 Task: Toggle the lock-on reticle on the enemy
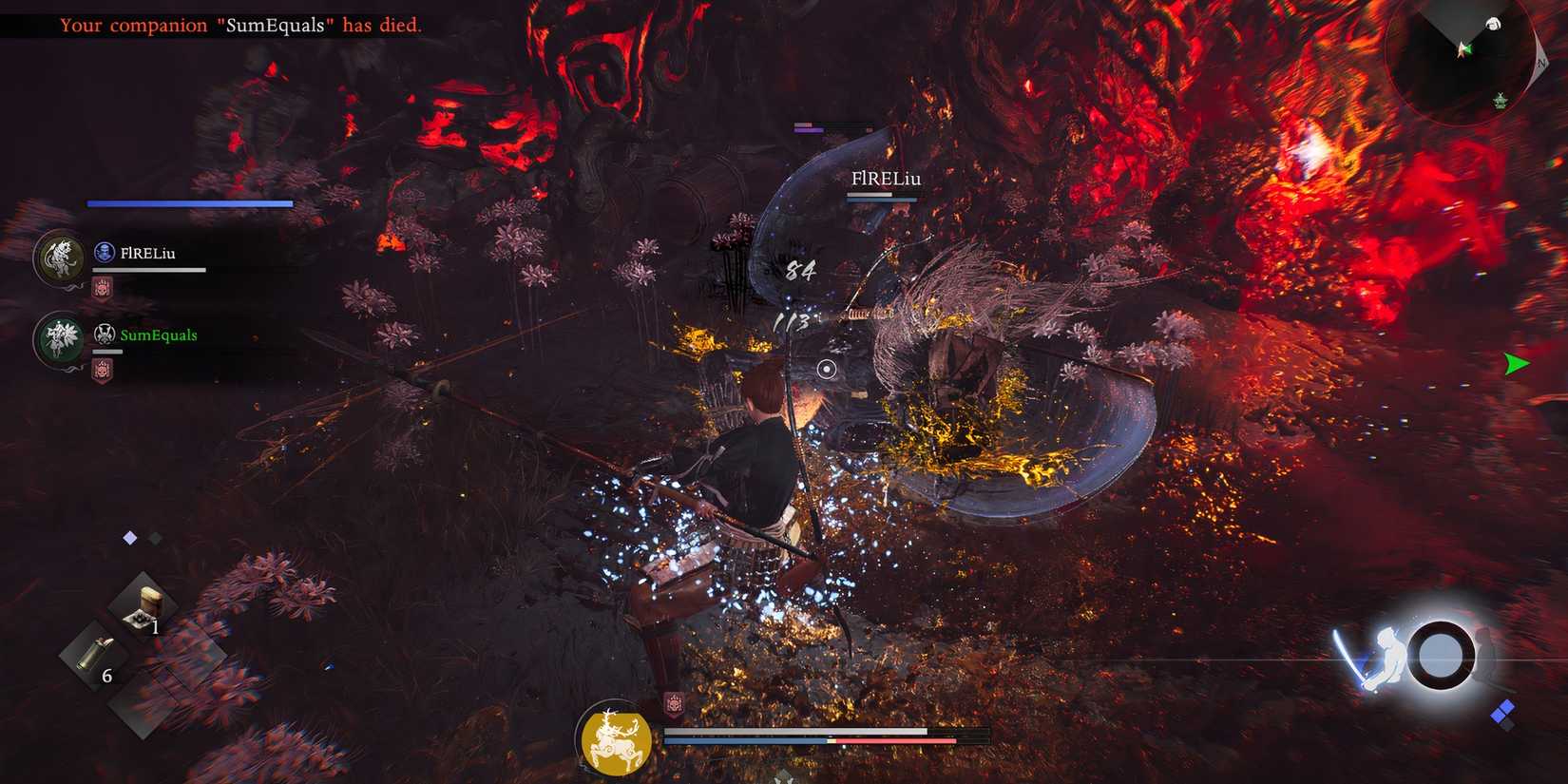click(x=826, y=371)
